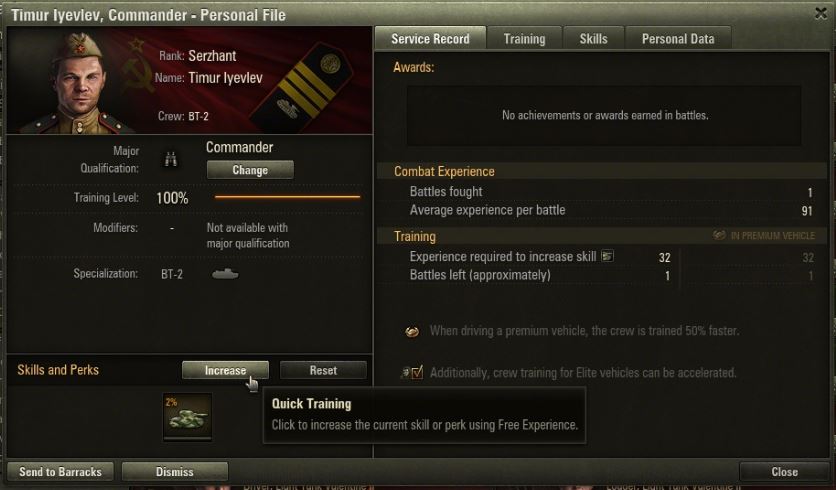Click the Close button at bottom right
Image resolution: width=836 pixels, height=490 pixels.
click(784, 472)
